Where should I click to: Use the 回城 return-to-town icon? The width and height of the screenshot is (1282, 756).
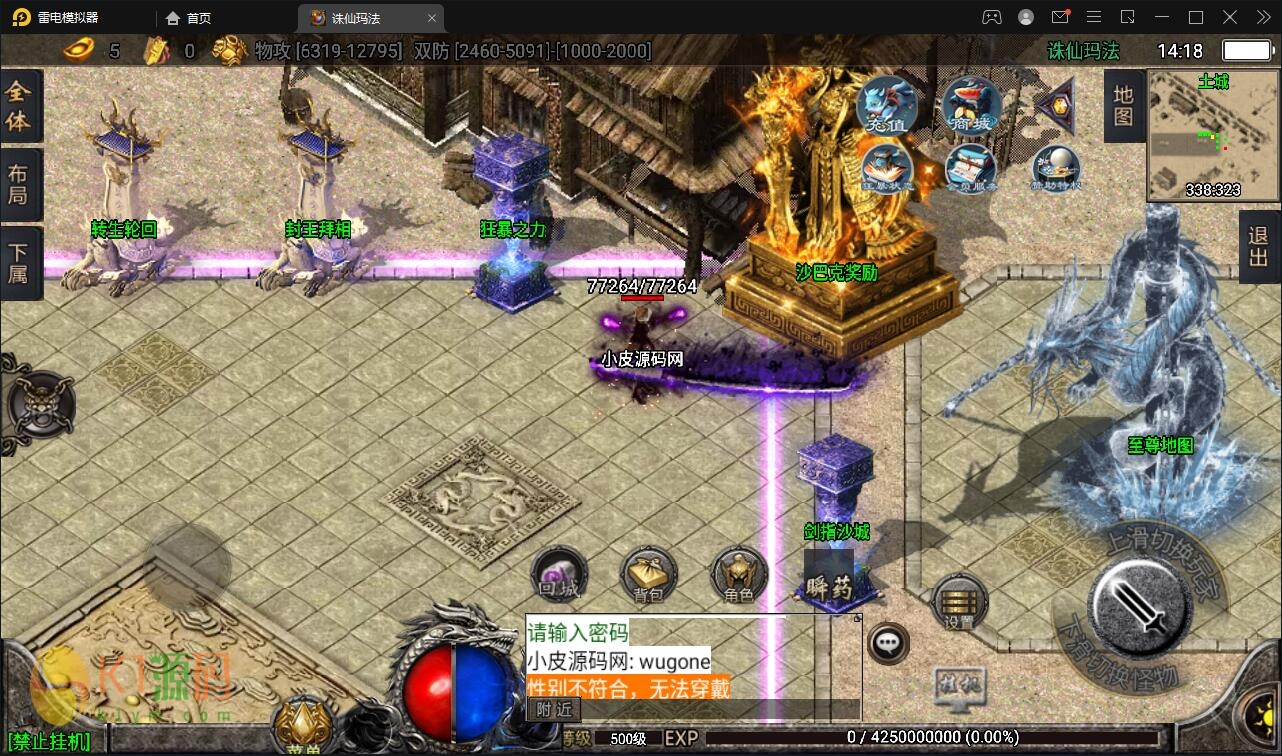(559, 575)
